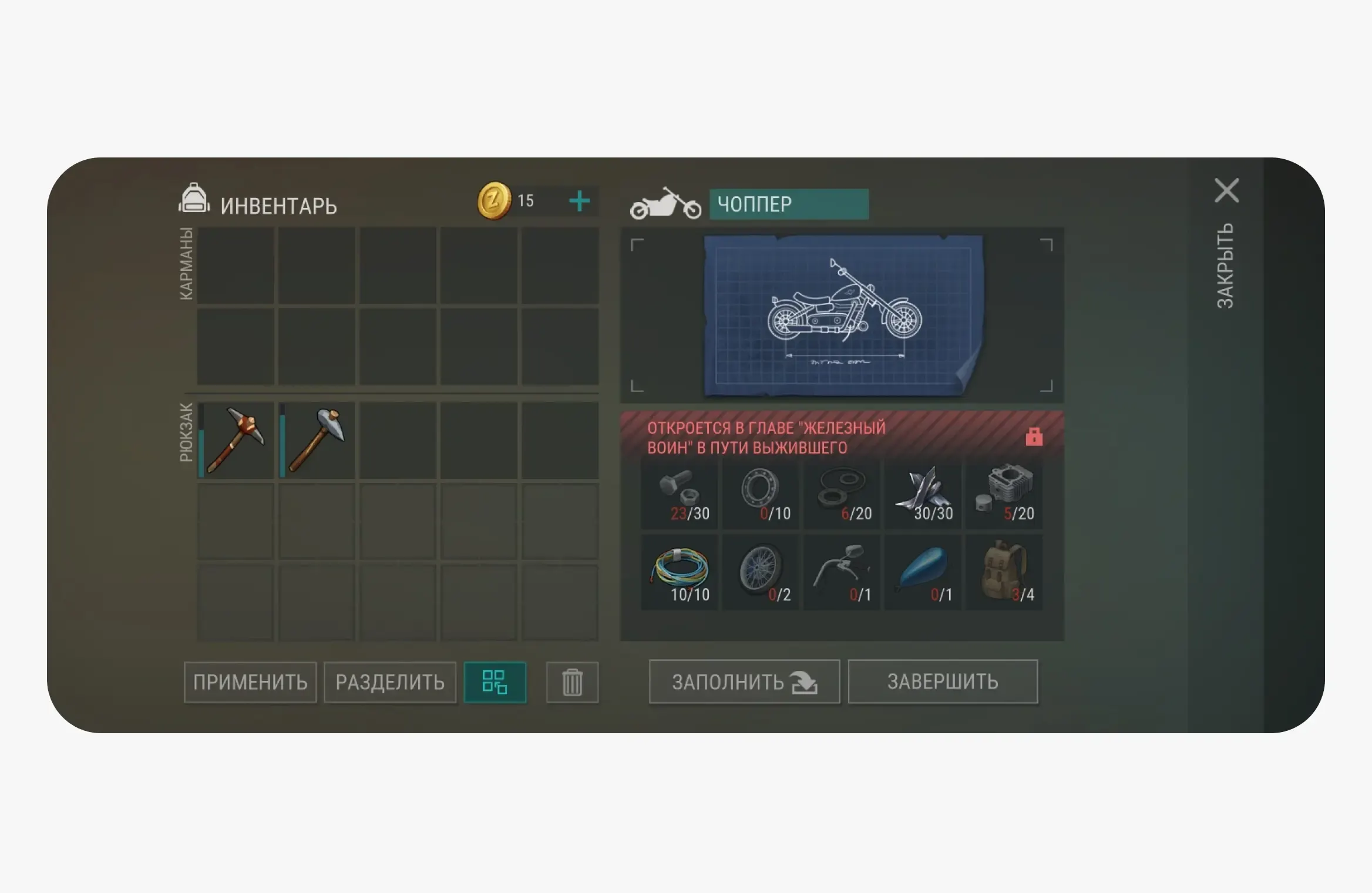The width and height of the screenshot is (1372, 893).
Task: Select the wiring slot showing 10/10
Action: click(x=680, y=569)
